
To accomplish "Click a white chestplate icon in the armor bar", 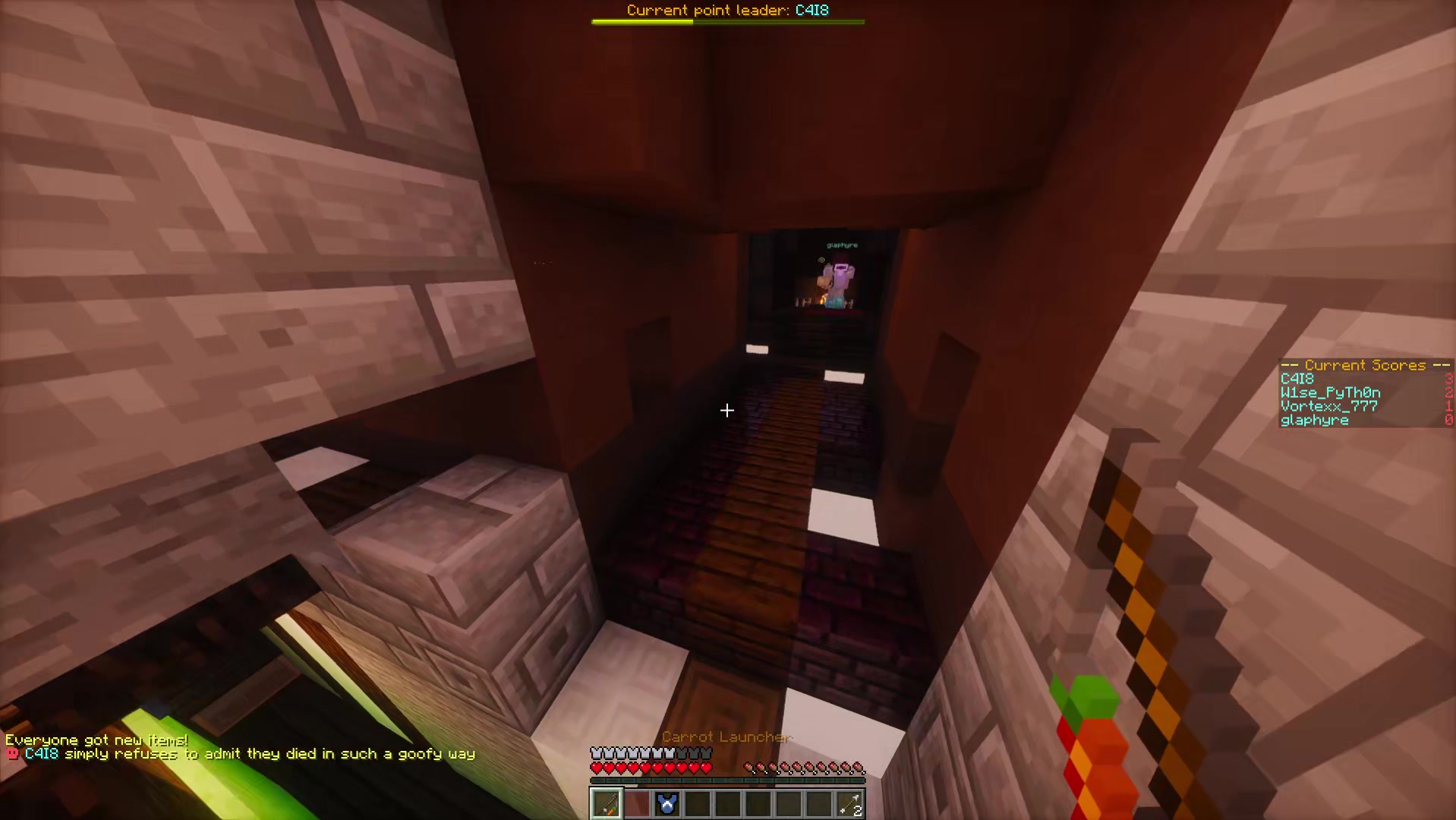I will [x=596, y=752].
